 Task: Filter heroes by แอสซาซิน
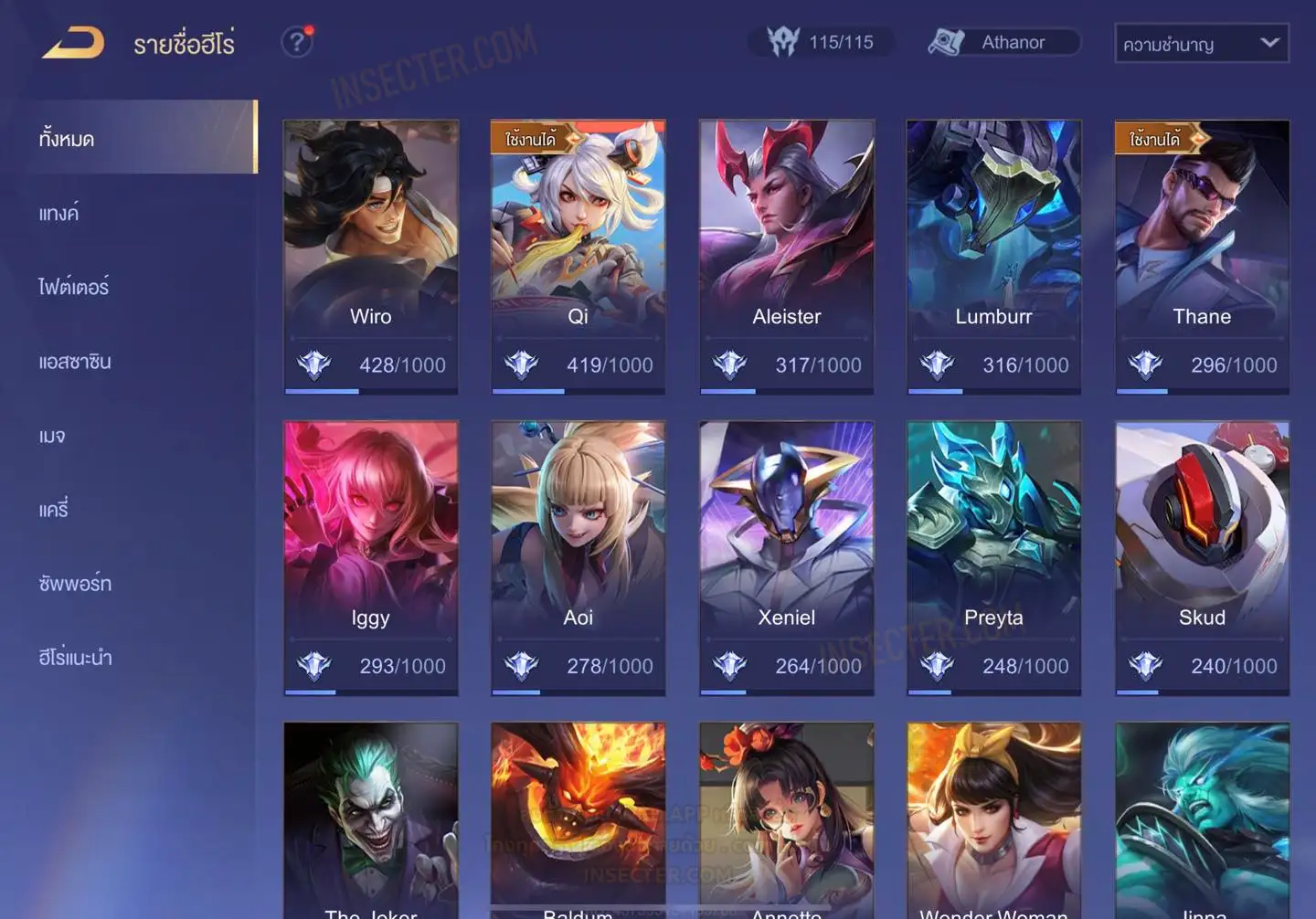point(75,362)
